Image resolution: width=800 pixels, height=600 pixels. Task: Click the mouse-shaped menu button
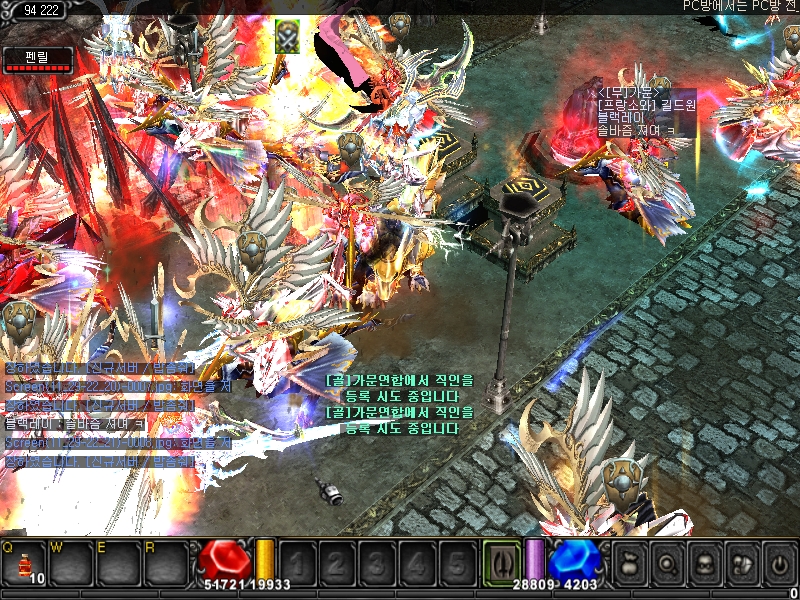(x=741, y=563)
